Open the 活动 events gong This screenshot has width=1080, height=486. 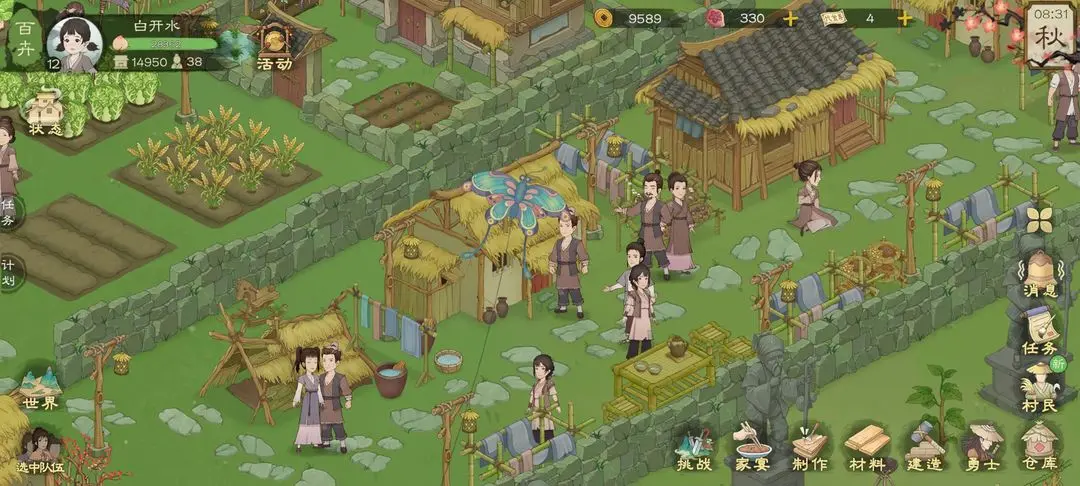coord(274,47)
